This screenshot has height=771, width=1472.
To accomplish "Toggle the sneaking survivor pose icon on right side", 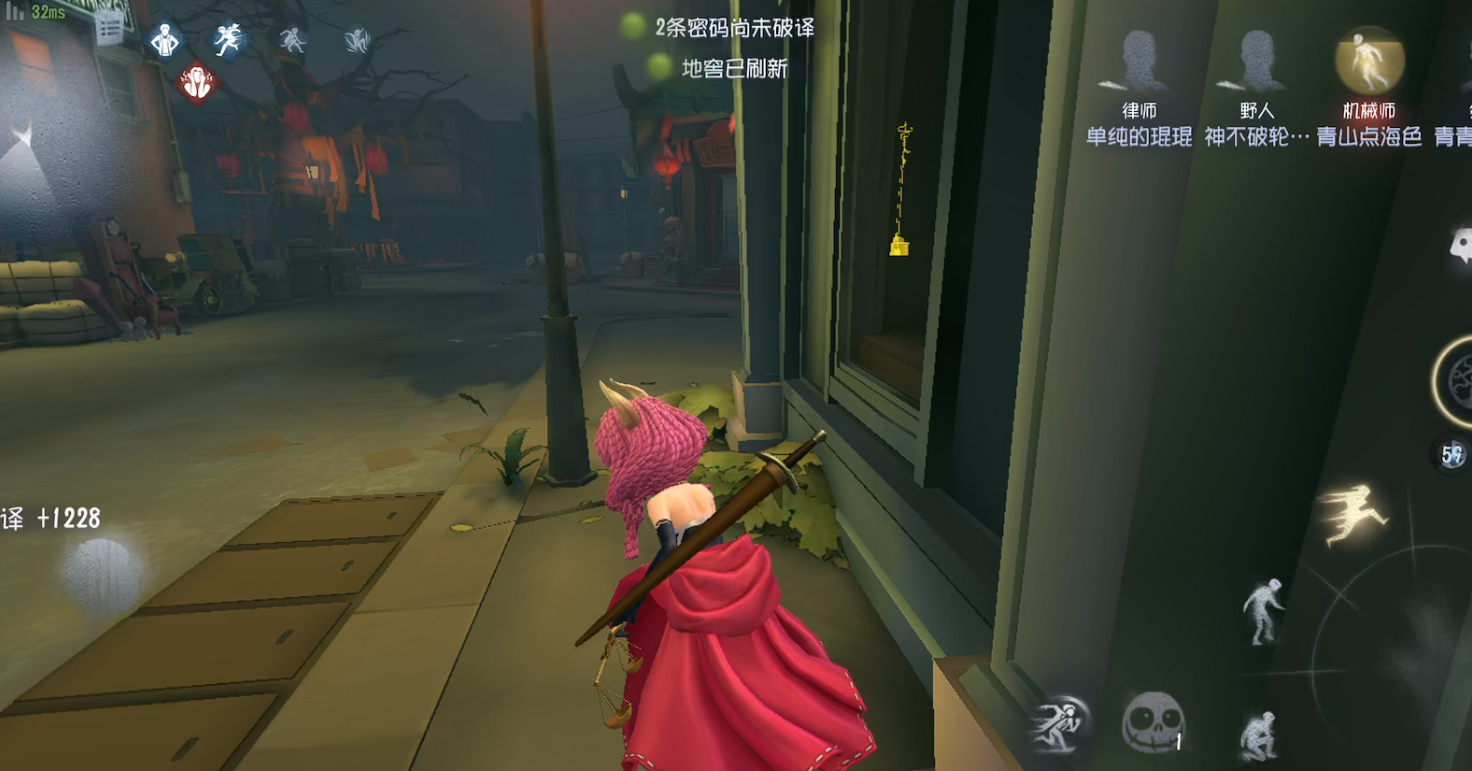I will pos(1263,610).
